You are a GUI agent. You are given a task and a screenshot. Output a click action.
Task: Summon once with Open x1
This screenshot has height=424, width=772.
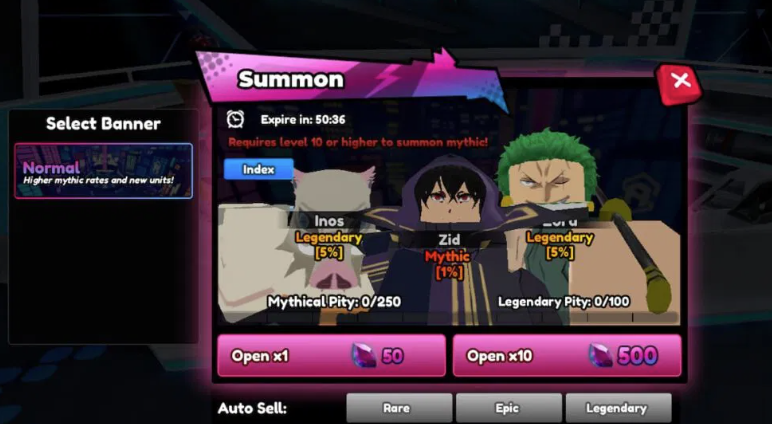(331, 356)
